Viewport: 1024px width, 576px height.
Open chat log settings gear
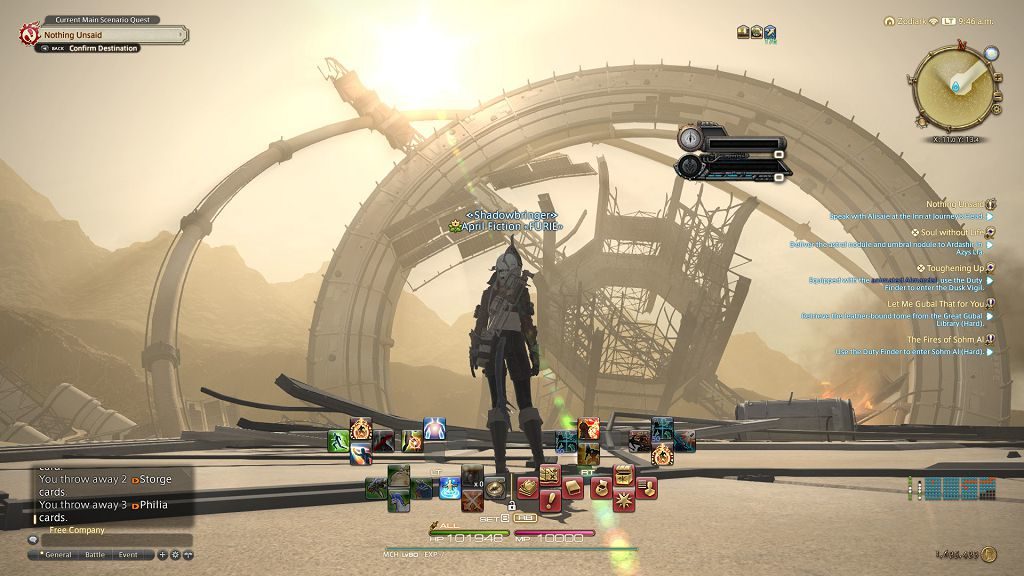175,554
